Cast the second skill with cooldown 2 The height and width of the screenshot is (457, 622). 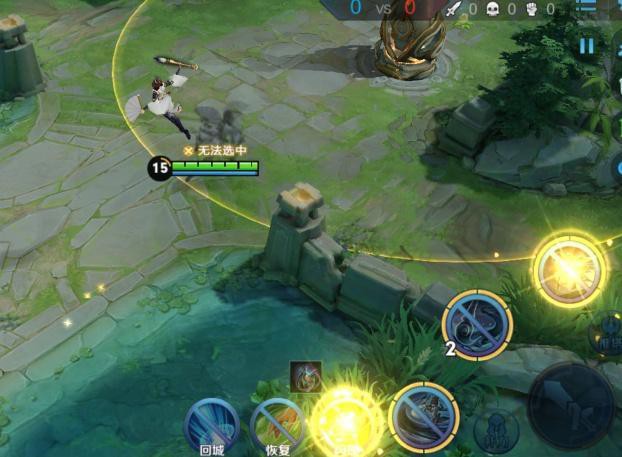477,325
